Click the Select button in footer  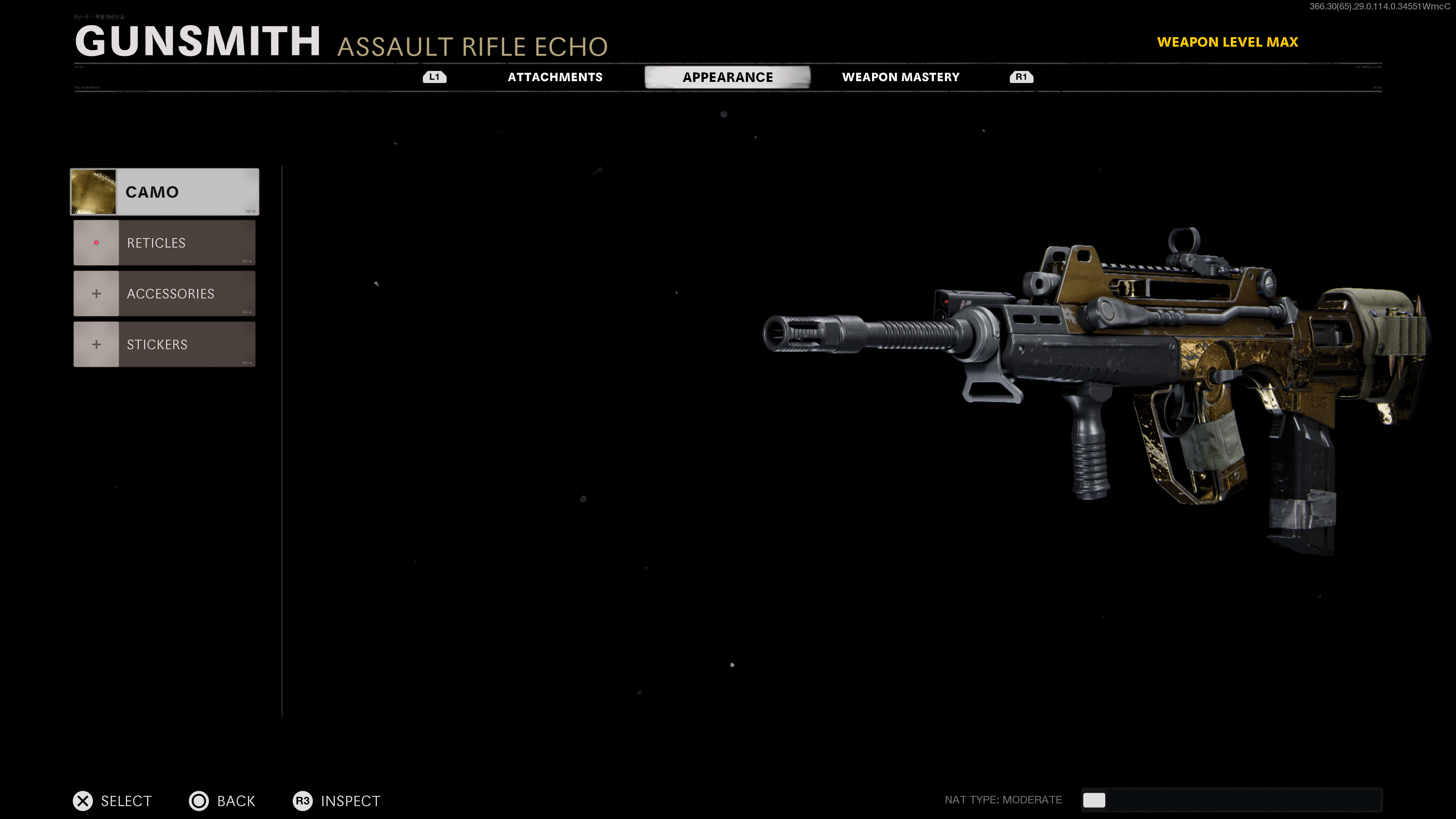coord(113,800)
